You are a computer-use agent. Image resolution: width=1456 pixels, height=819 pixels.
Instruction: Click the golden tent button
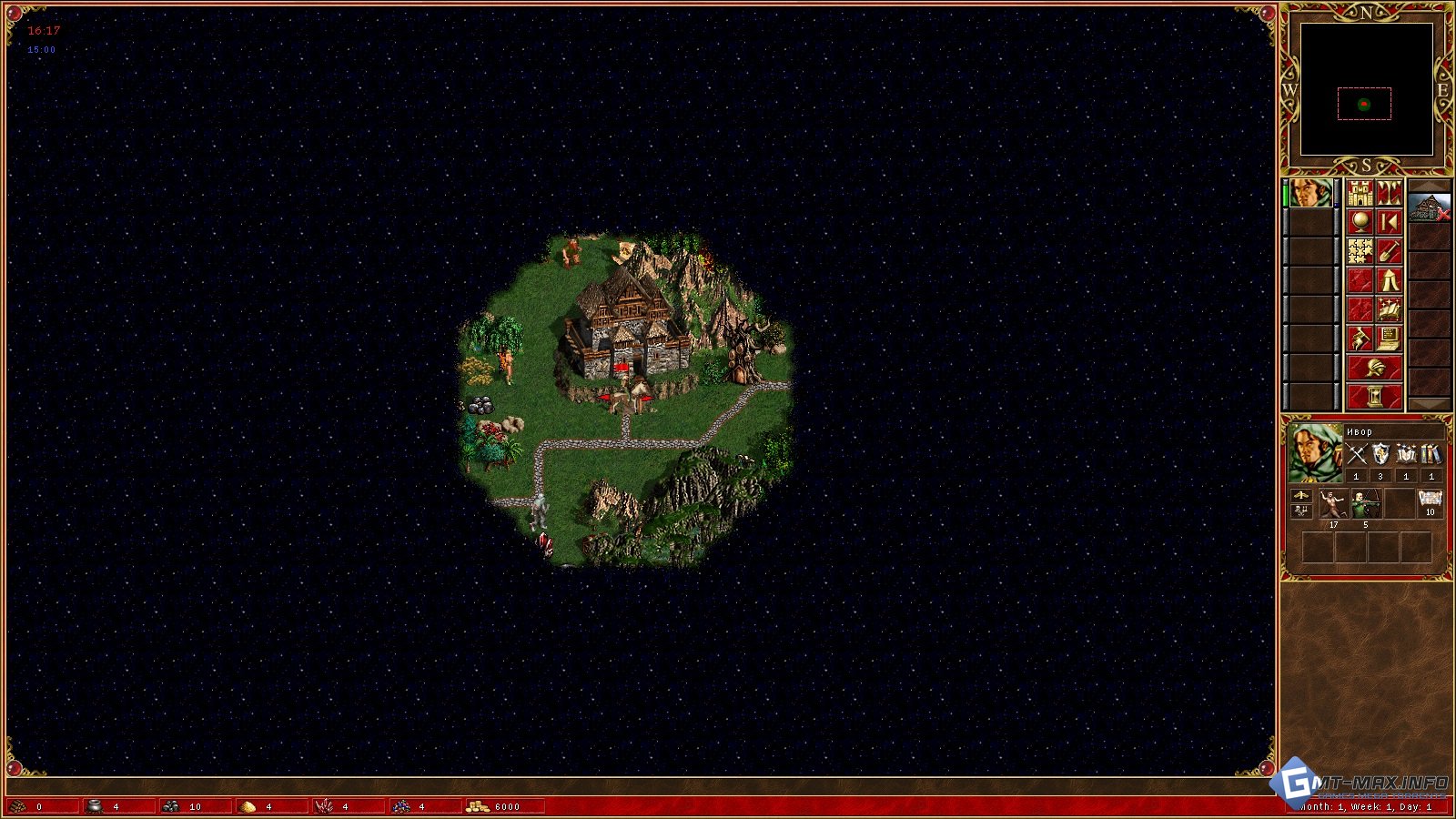point(1389,281)
